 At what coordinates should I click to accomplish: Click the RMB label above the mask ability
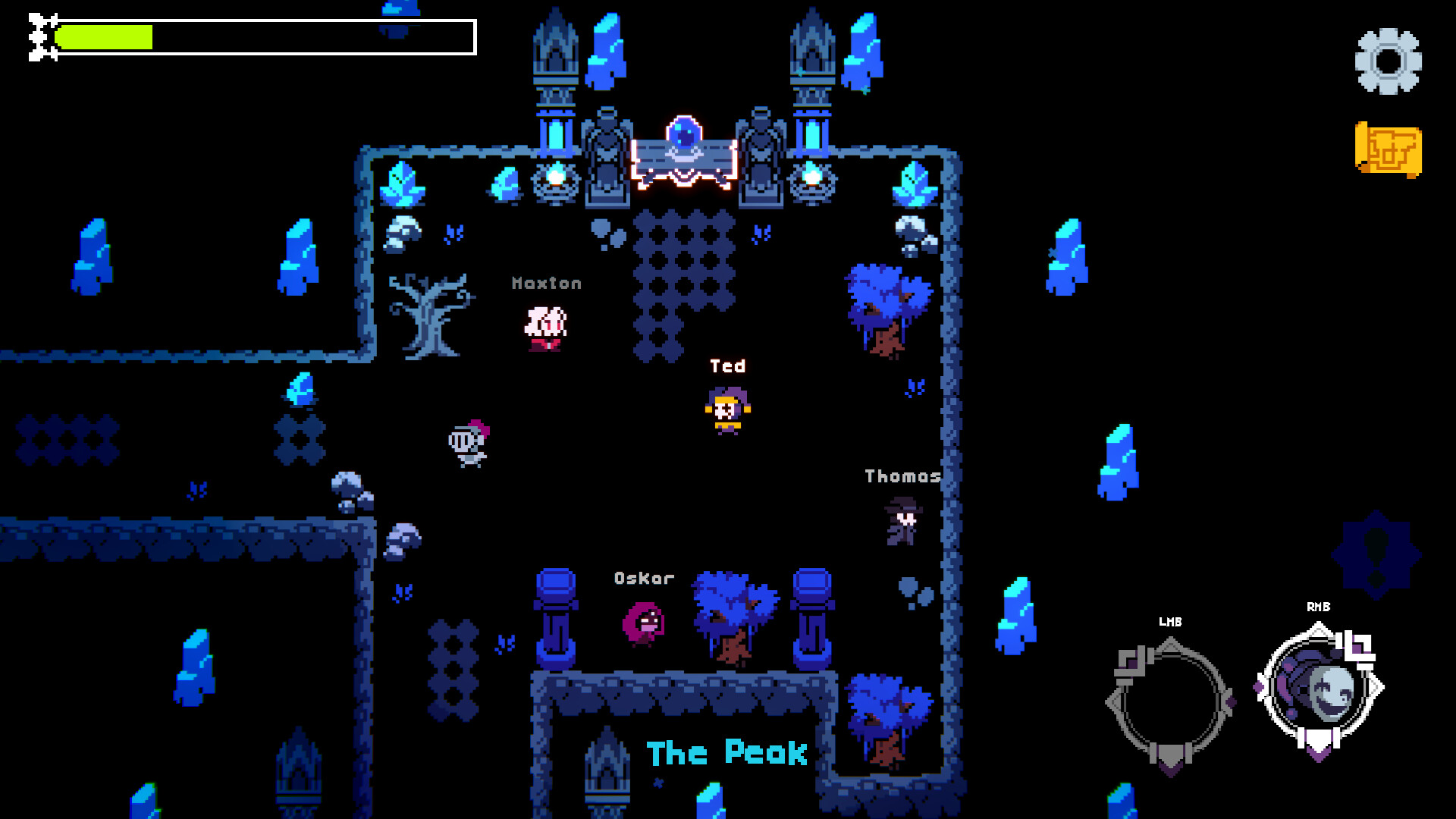1318,607
